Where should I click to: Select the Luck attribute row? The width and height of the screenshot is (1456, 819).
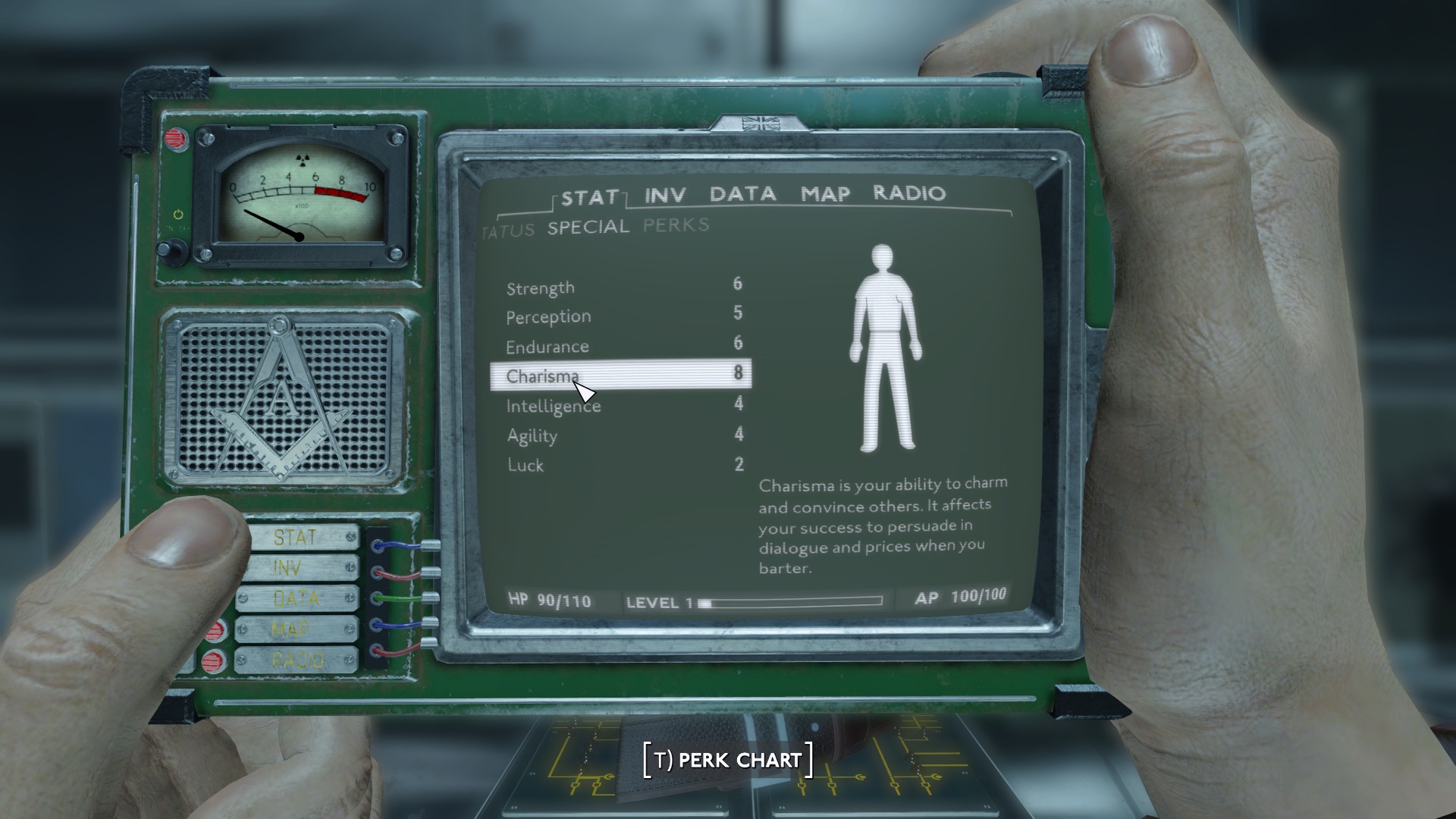tap(622, 465)
